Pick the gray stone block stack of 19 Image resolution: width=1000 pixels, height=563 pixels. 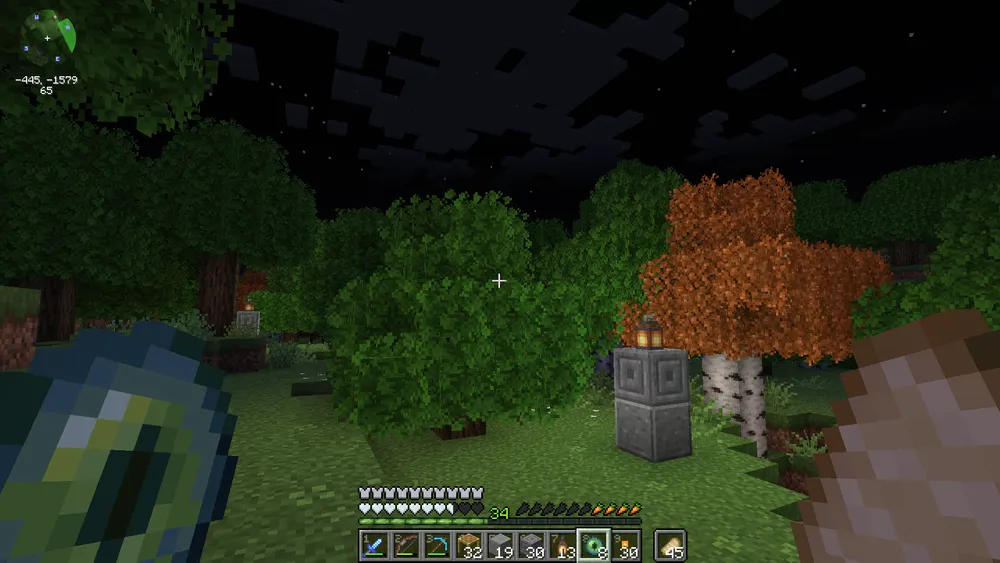500,545
